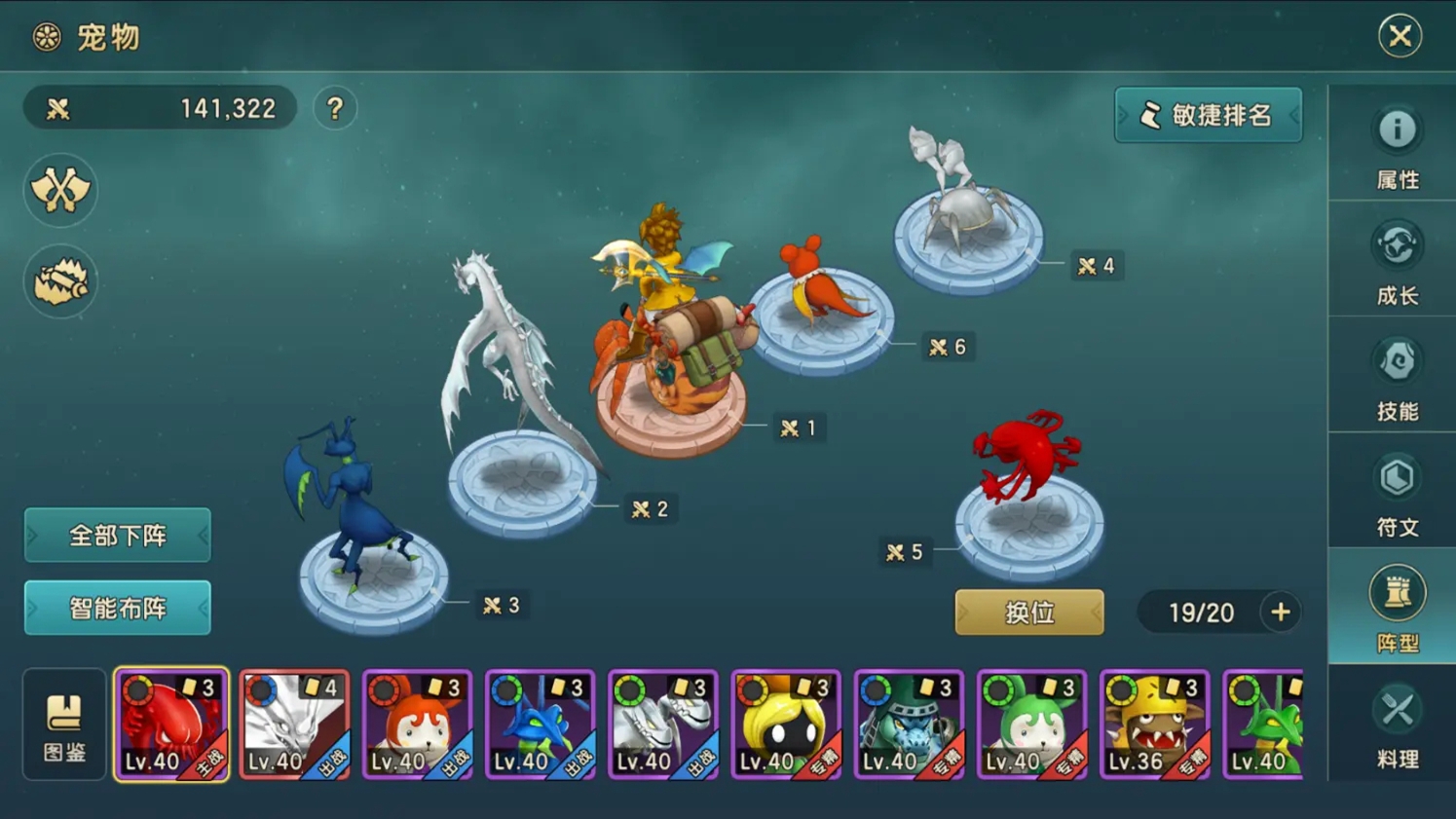This screenshot has height=819, width=1456.
Task: Choose the white dragon pet card
Action: (x=294, y=725)
